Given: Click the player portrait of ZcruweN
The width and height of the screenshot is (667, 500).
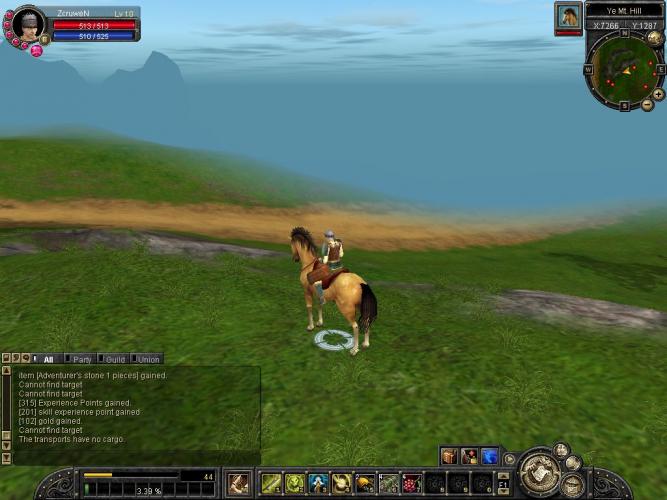Looking at the screenshot, I should (x=26, y=24).
